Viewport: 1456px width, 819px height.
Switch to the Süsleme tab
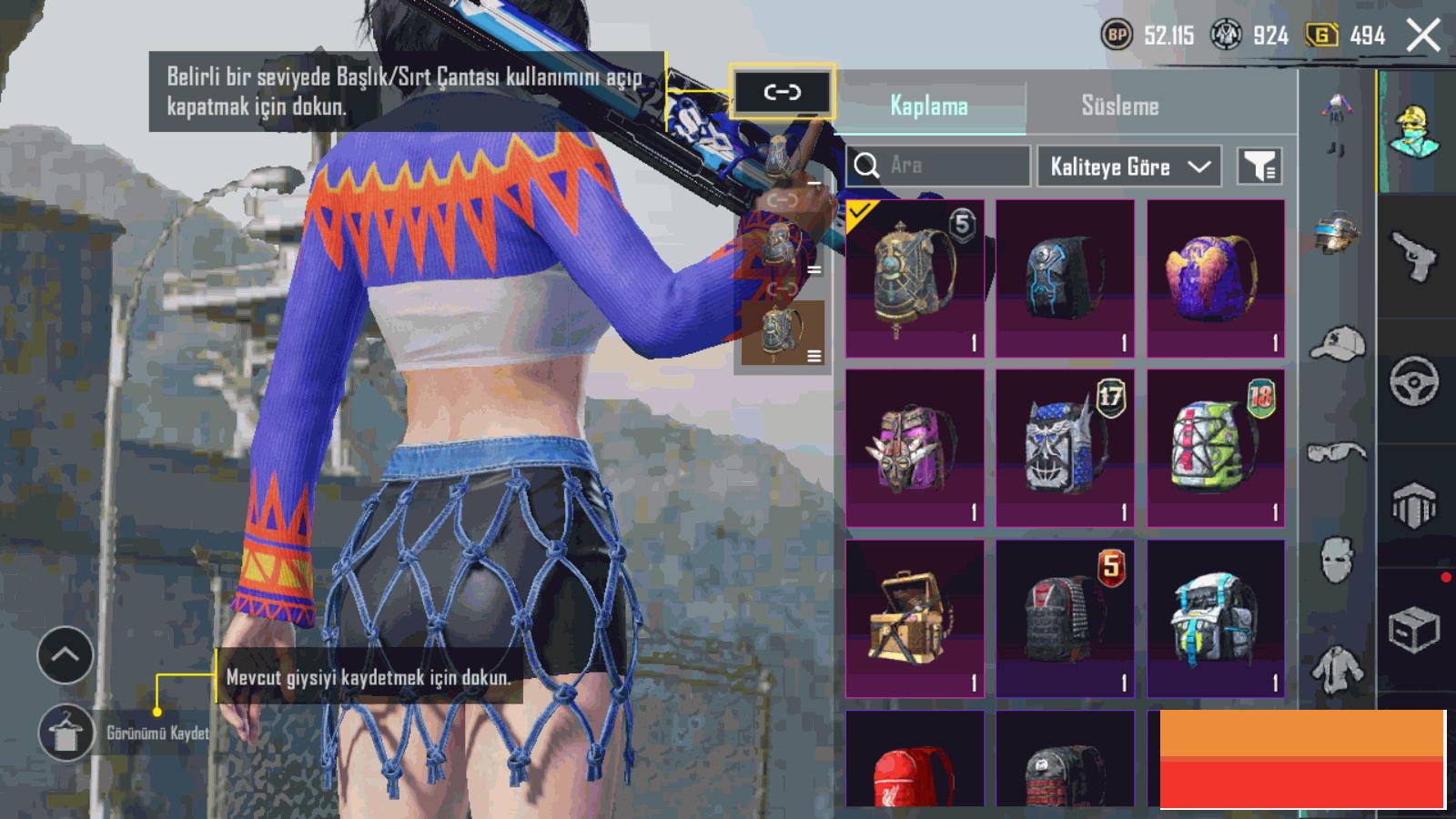[x=1119, y=106]
